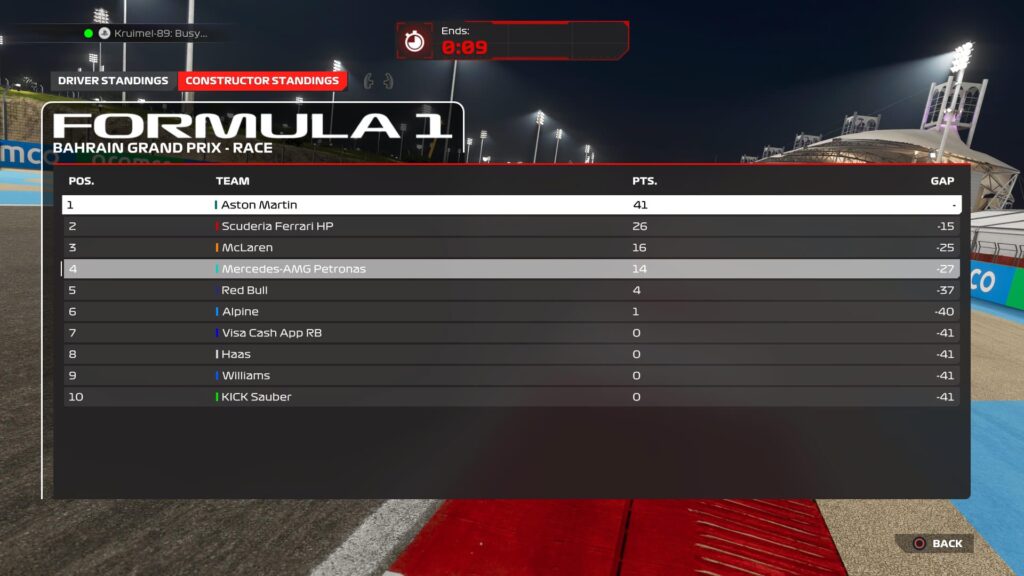Highlight the Mercedes-AMG Petronas row
This screenshot has width=1024, height=576.
(510, 269)
